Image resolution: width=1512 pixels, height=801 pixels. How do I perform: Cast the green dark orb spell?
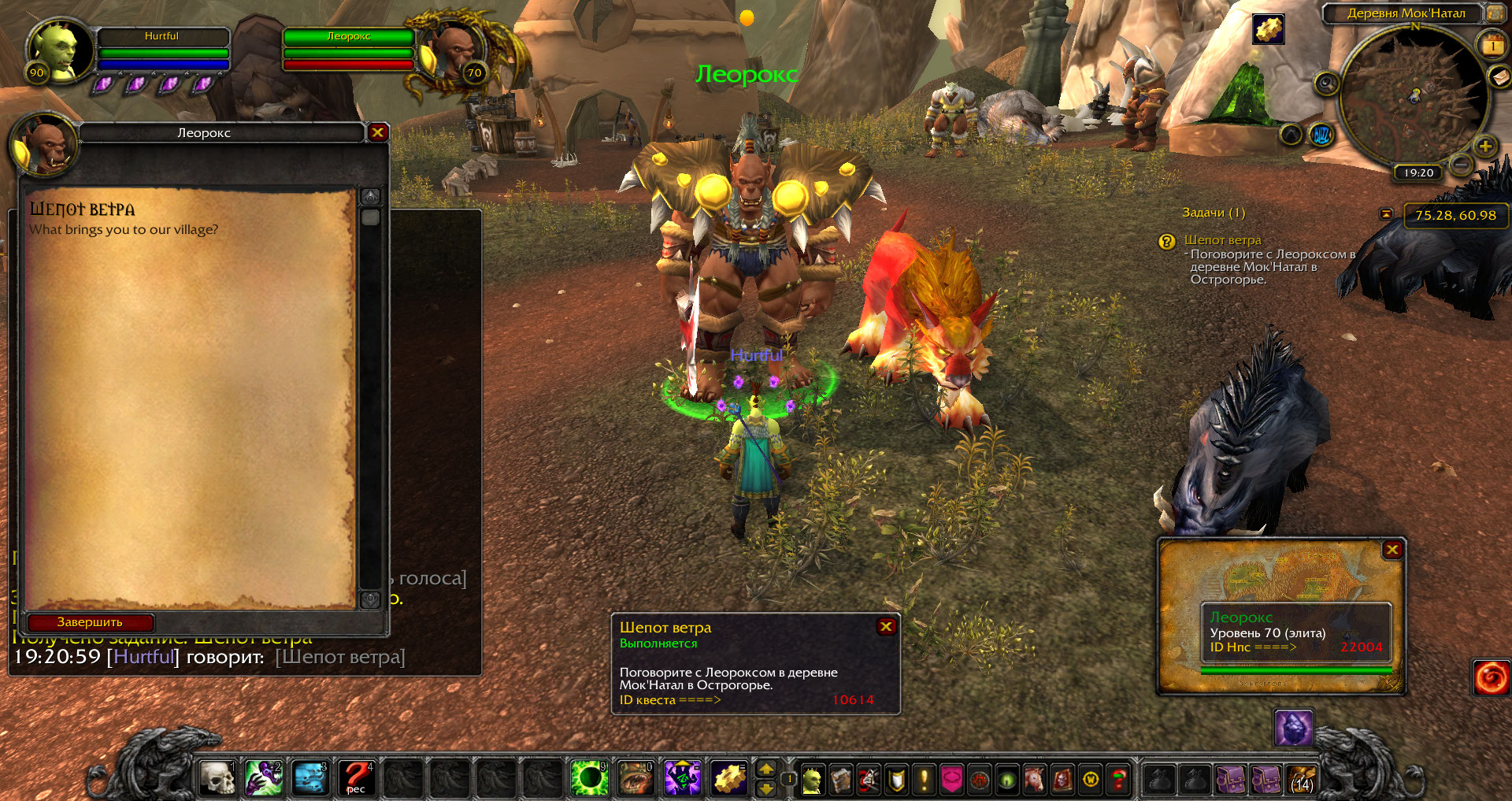589,778
